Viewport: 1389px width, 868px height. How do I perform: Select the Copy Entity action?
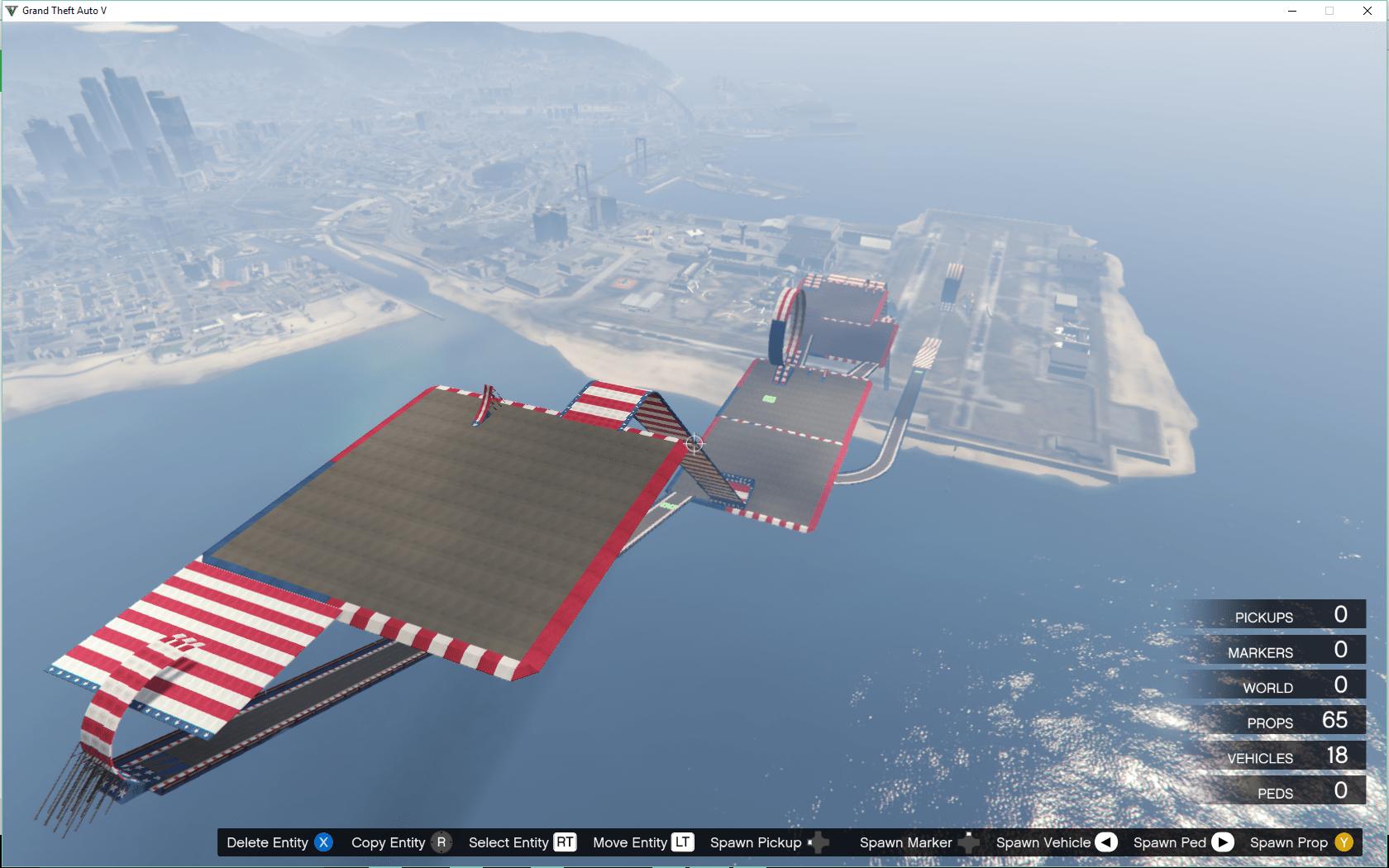click(389, 842)
